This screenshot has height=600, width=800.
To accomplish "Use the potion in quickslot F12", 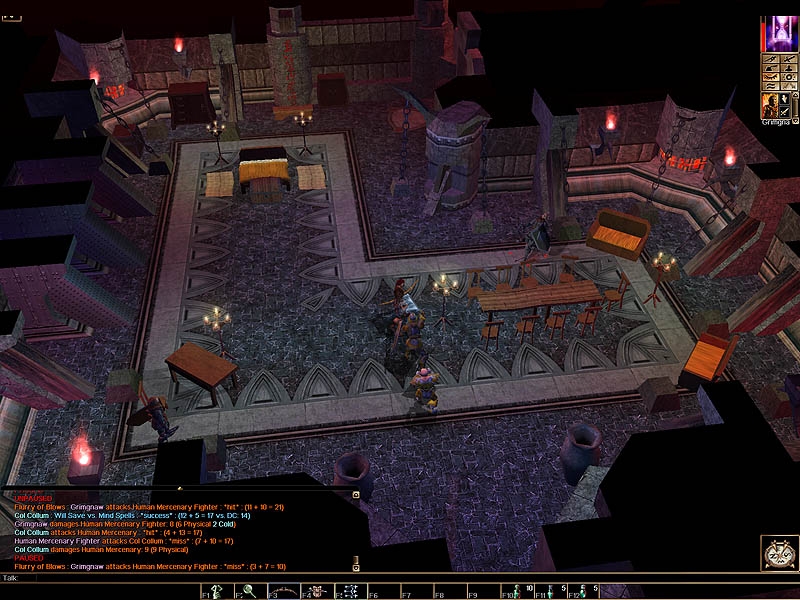I will click(585, 592).
